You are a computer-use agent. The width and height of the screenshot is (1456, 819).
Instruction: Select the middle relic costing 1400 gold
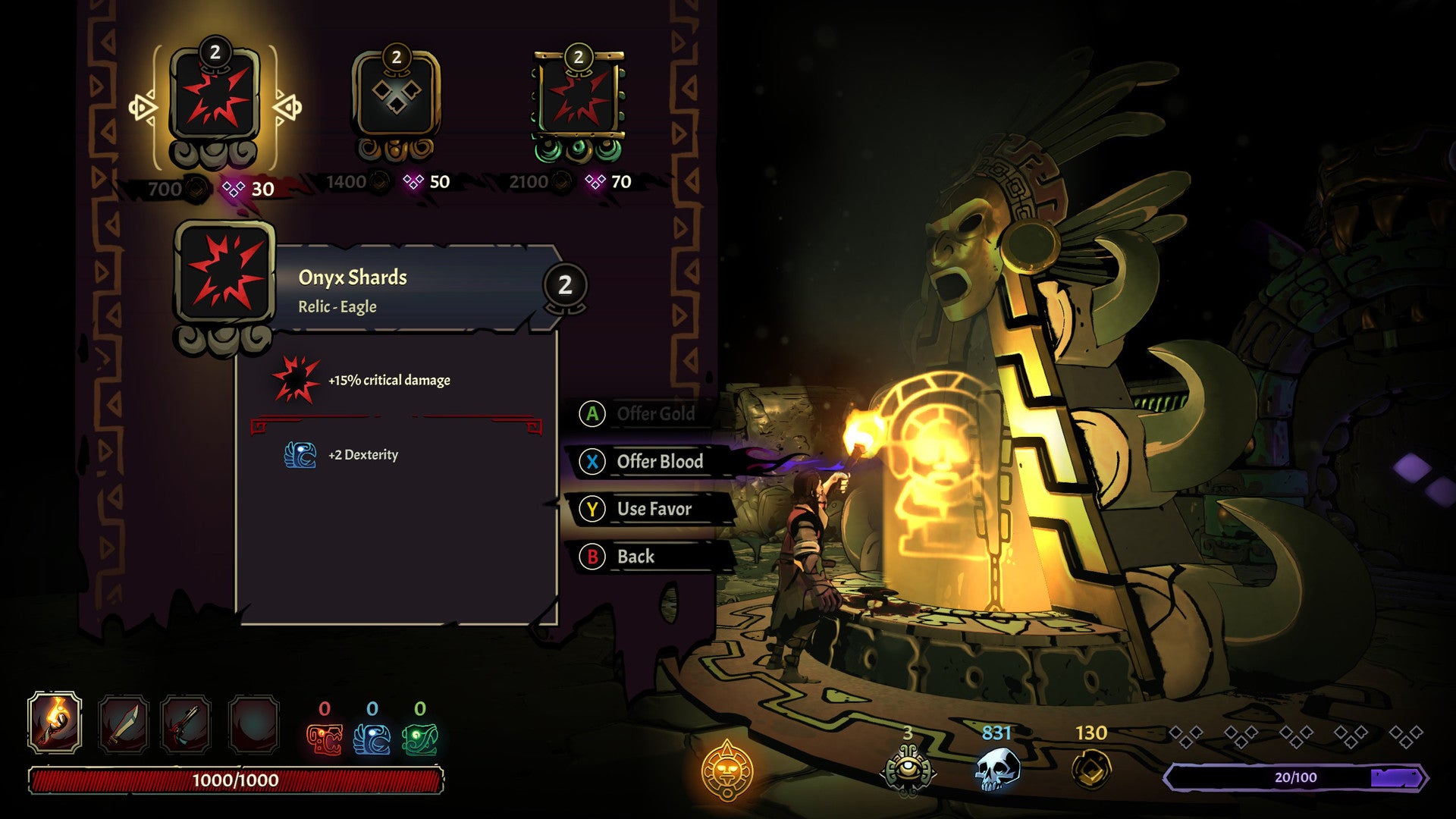click(397, 97)
